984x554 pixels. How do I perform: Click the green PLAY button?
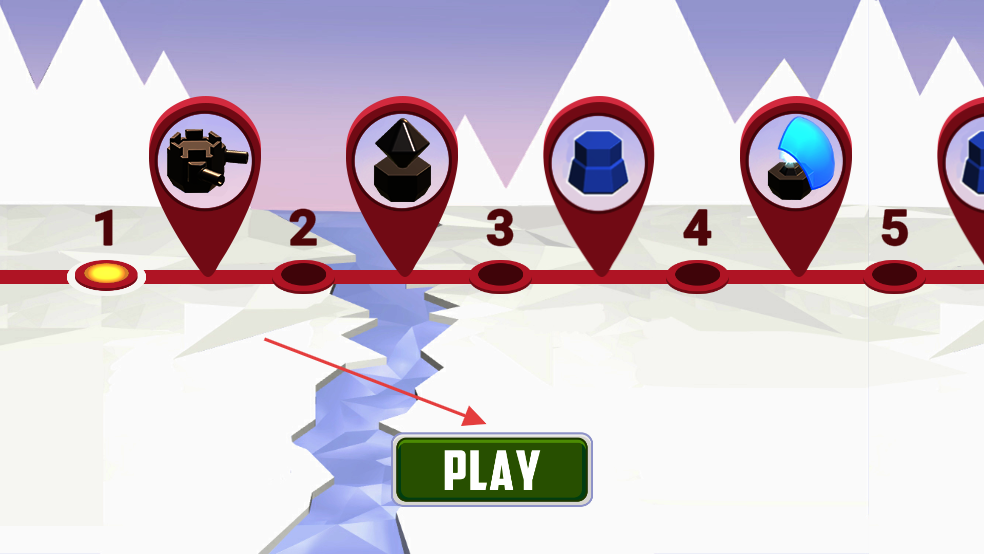coord(492,469)
